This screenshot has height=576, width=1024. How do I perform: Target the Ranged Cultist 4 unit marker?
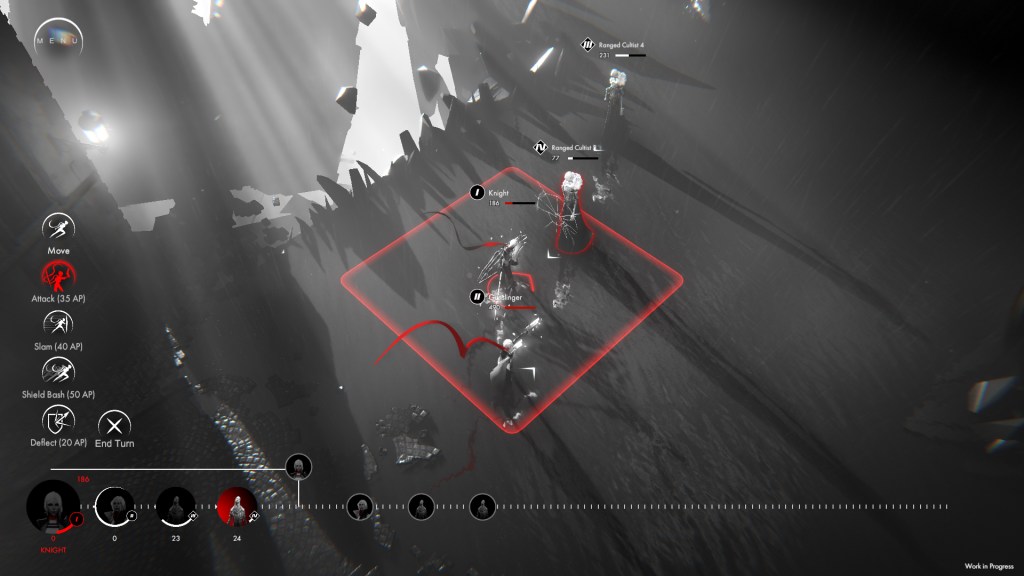[588, 44]
